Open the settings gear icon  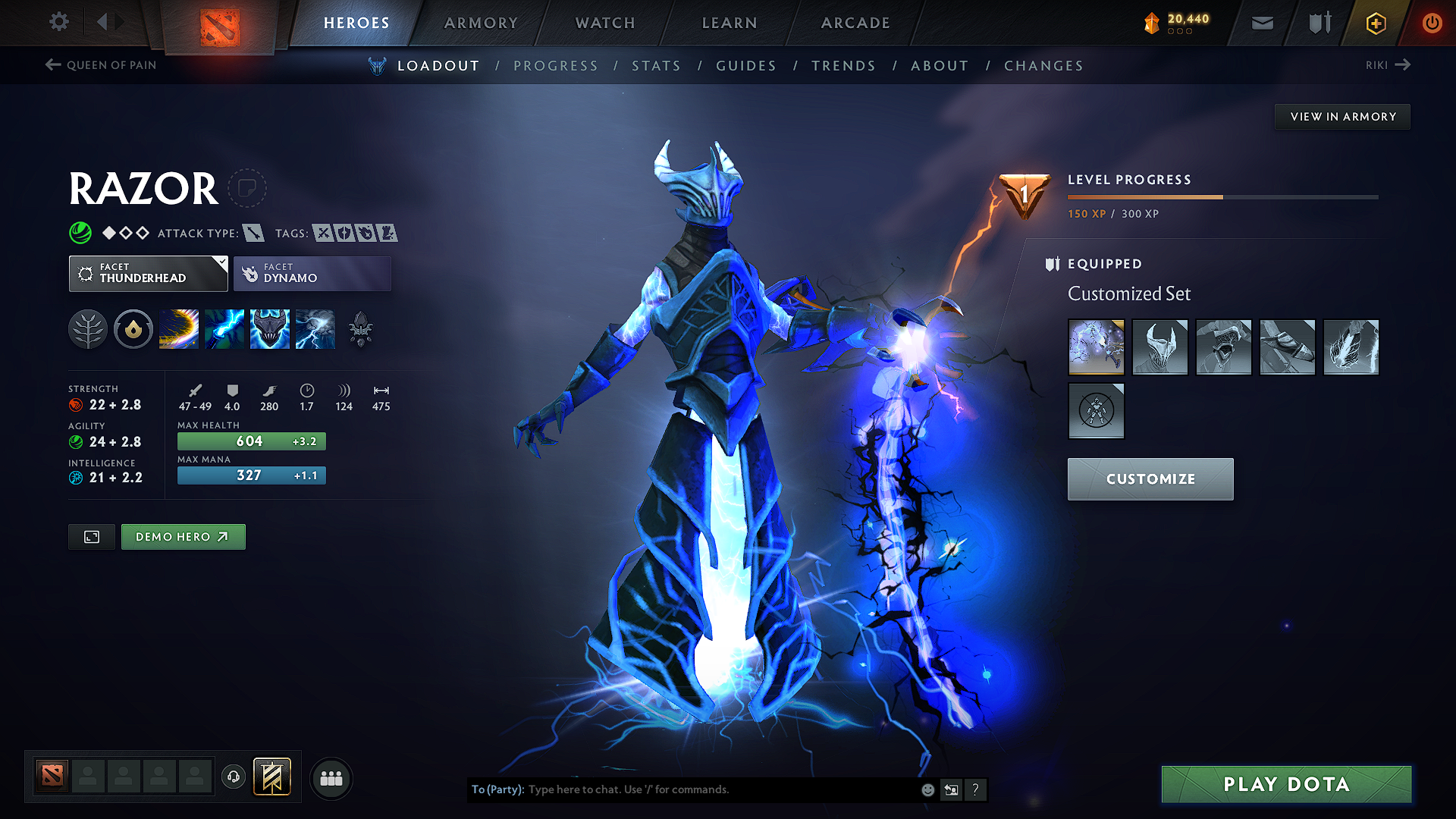58,23
